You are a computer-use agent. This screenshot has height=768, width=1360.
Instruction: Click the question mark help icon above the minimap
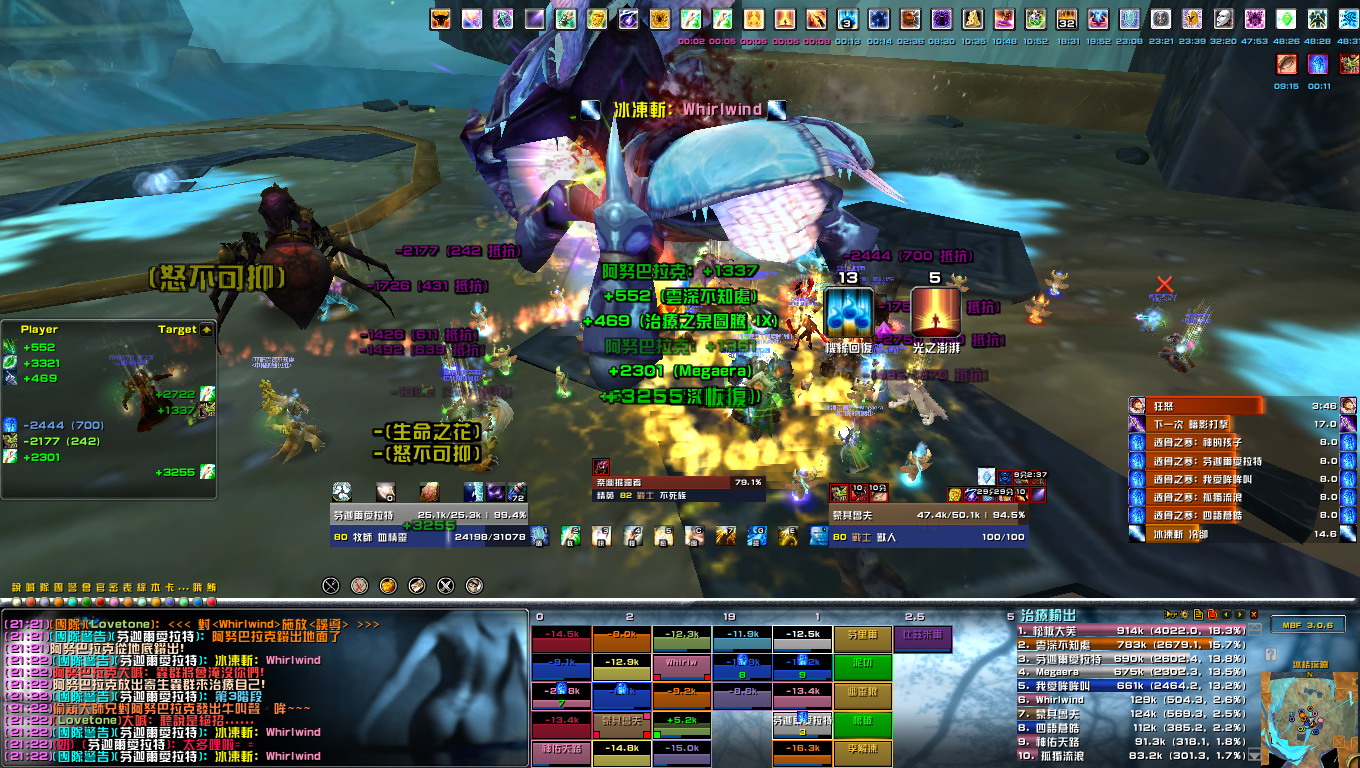(x=1271, y=653)
